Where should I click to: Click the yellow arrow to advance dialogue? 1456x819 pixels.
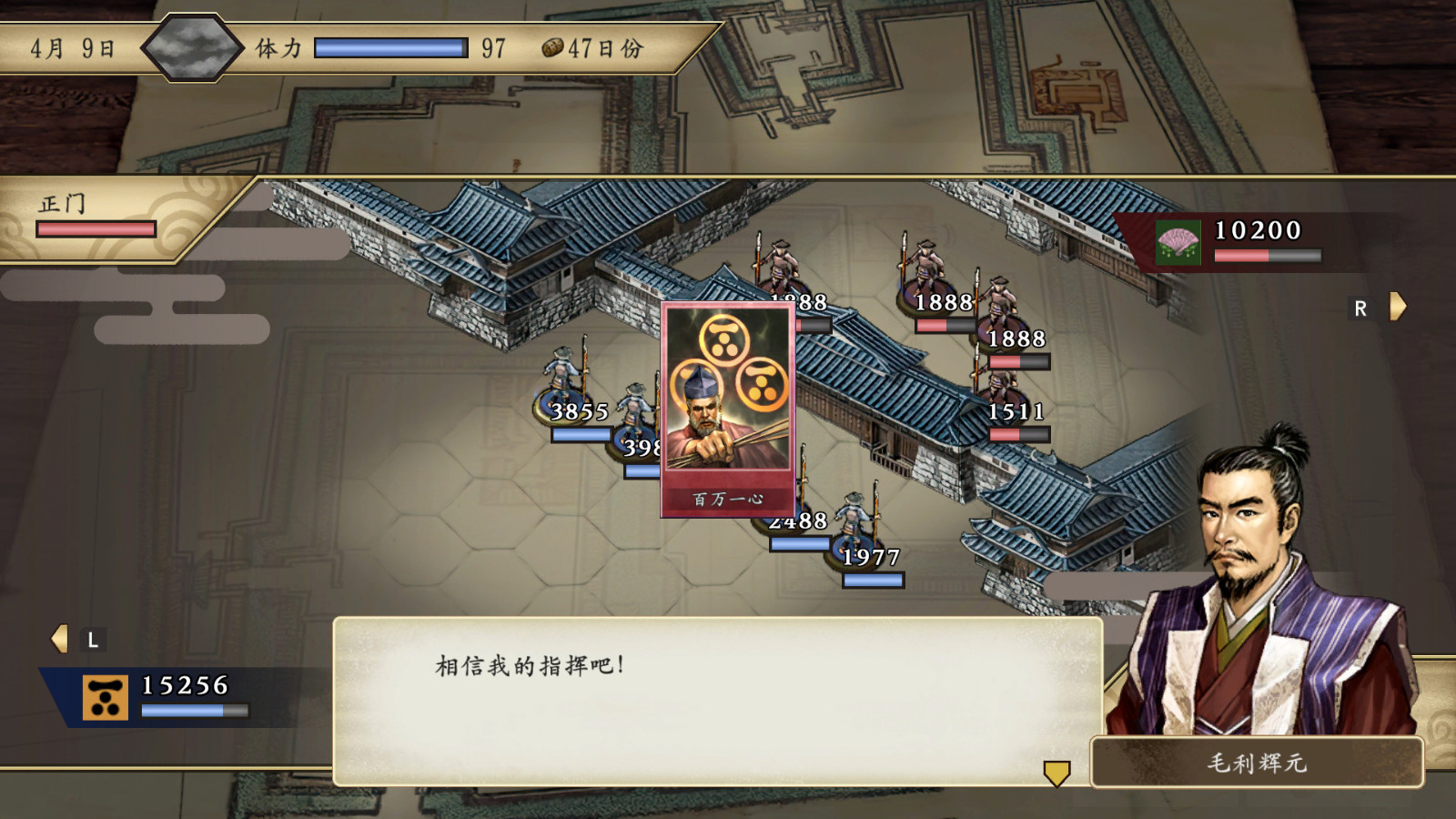pos(1056,775)
